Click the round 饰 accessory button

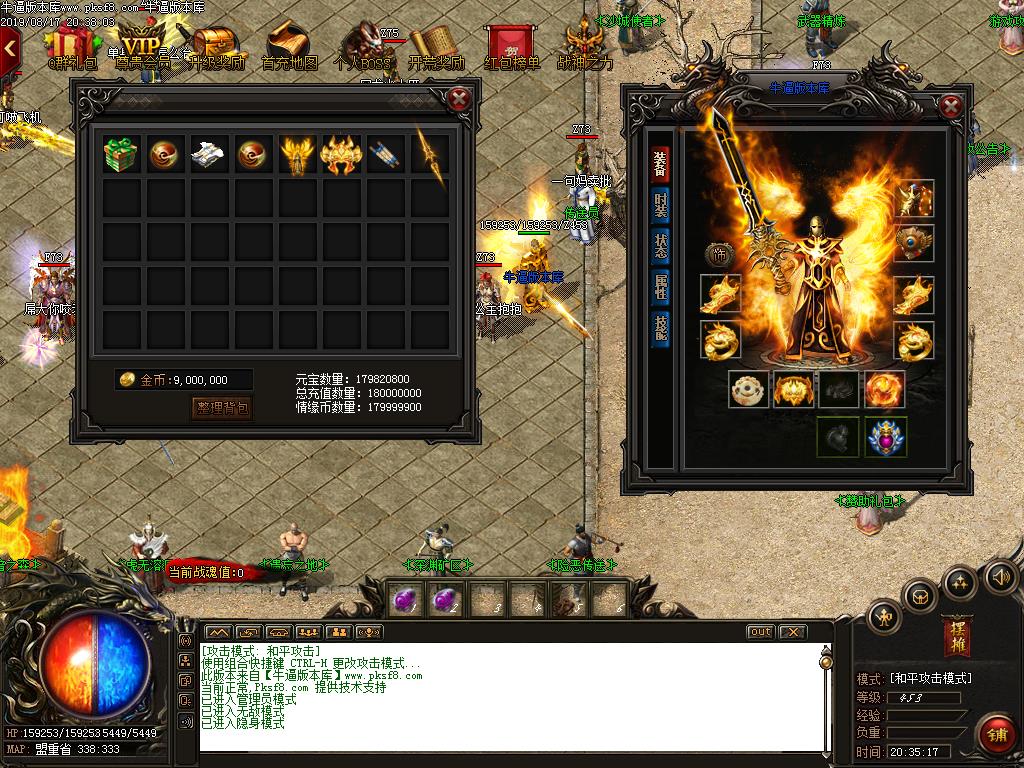719,255
